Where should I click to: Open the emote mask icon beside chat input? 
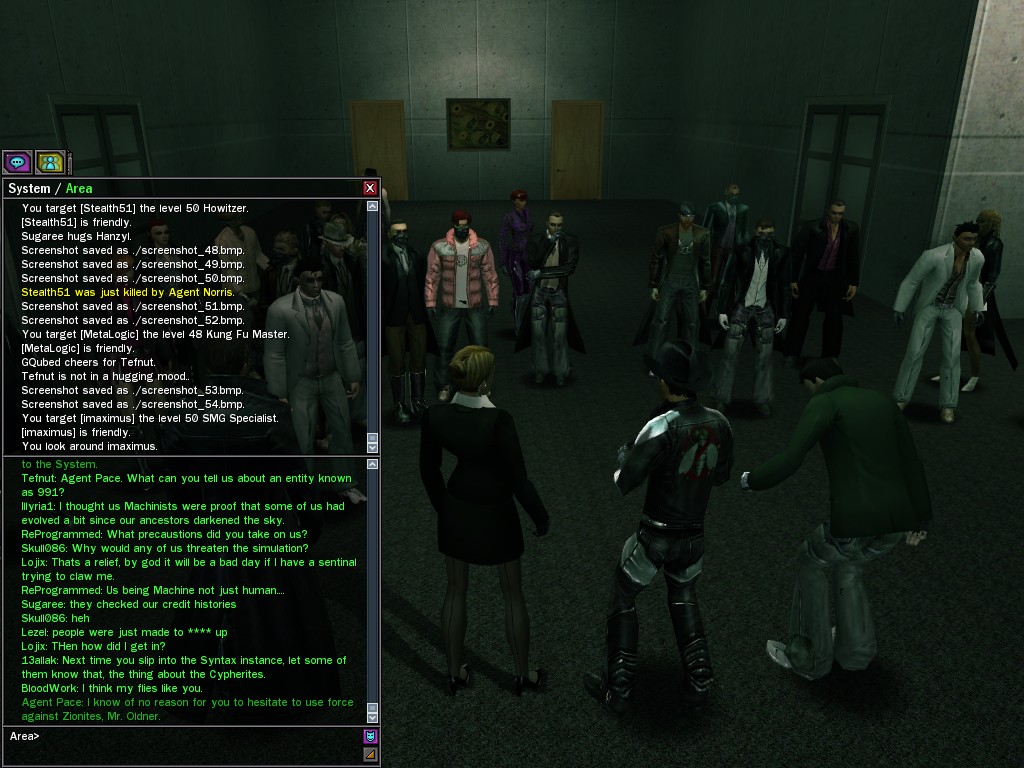click(x=370, y=737)
